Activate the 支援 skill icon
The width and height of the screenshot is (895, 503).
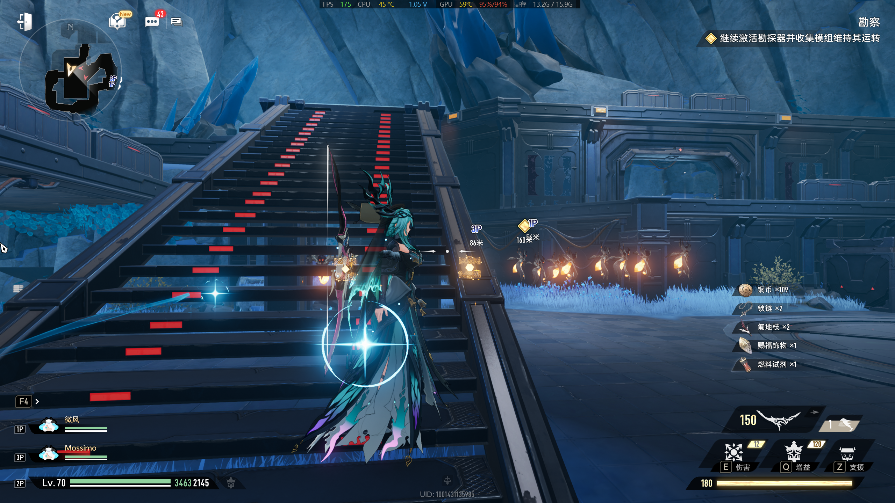(850, 451)
